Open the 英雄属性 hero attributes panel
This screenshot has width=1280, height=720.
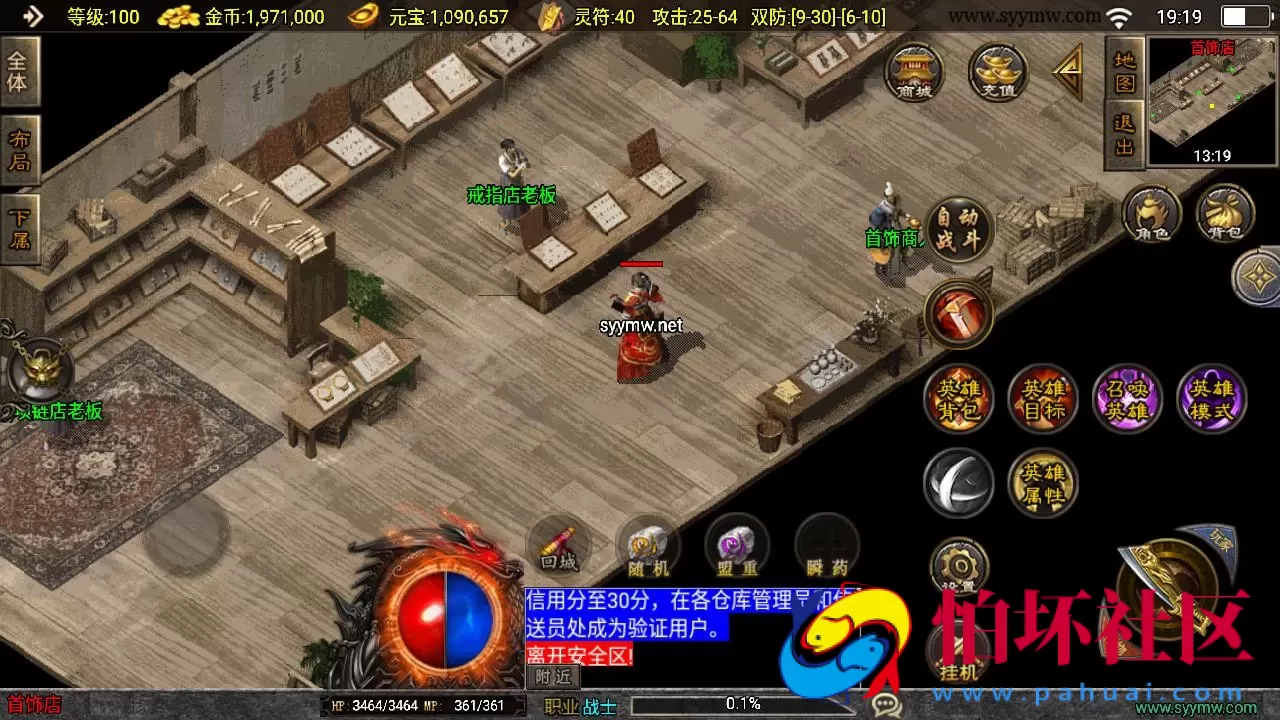click(x=1043, y=483)
